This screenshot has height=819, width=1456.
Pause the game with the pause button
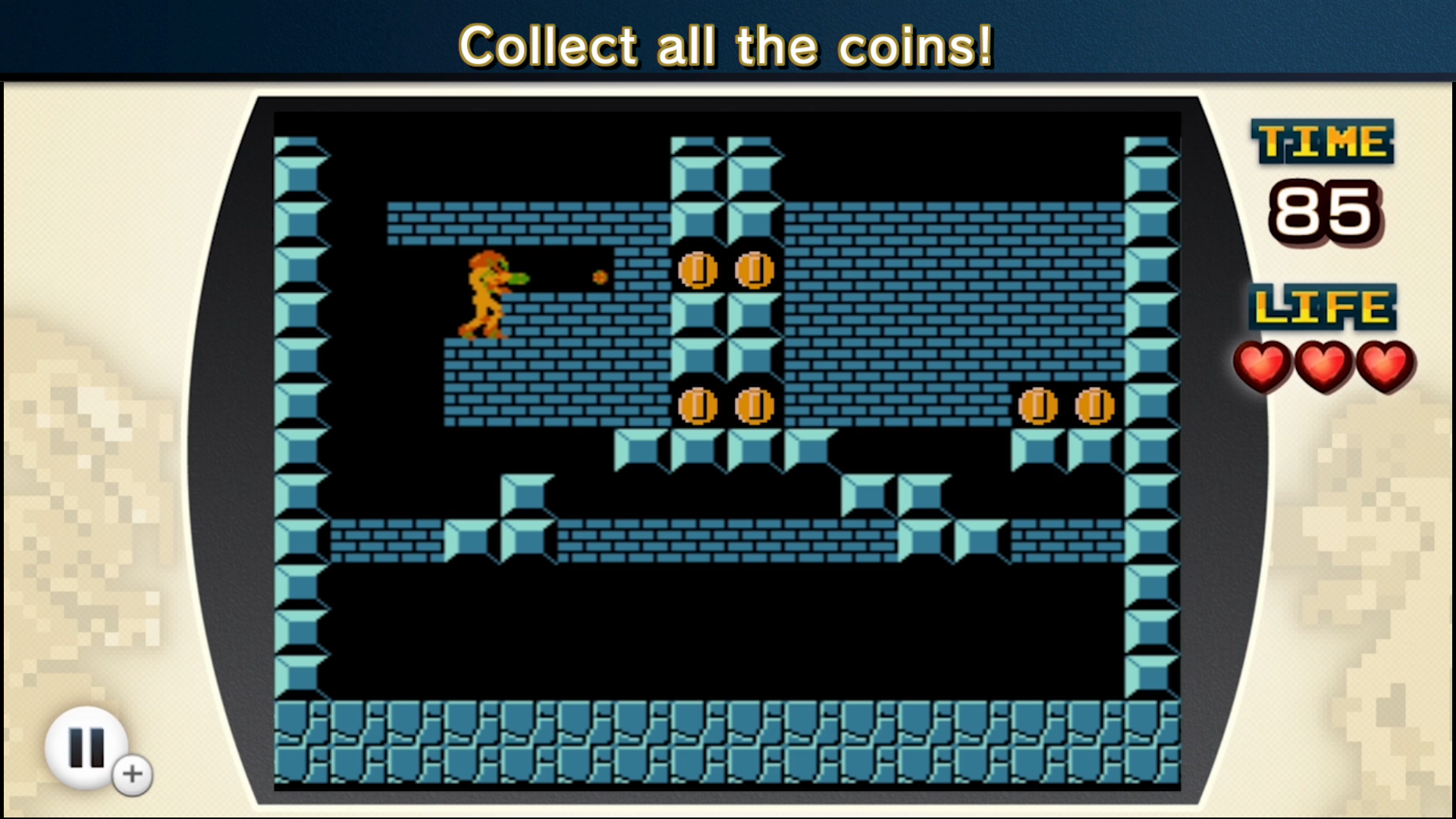tap(86, 747)
